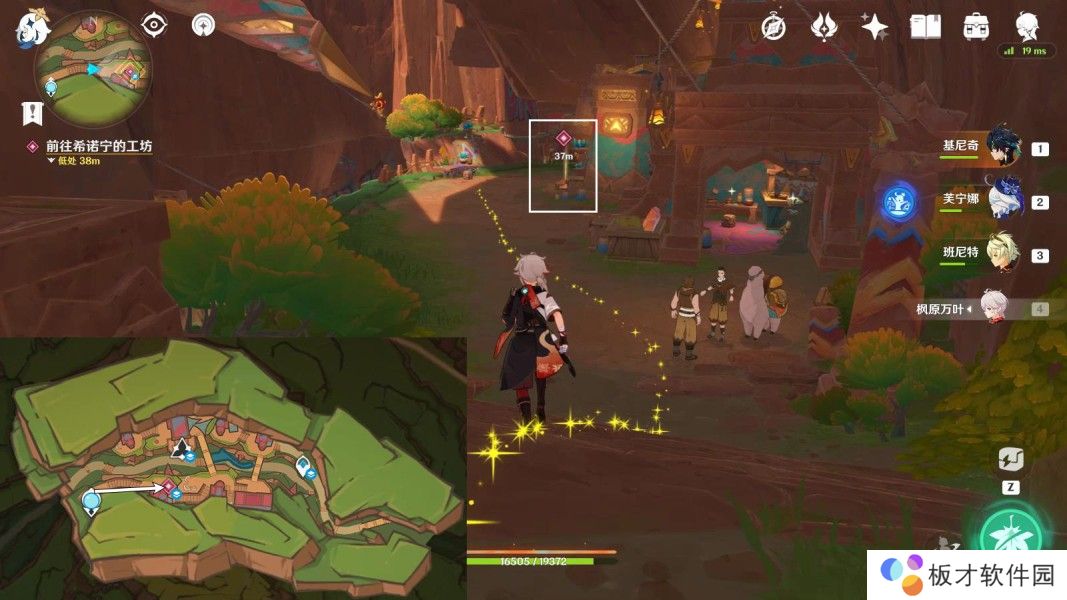
Task: Click the blue glowing round icon by party list
Action: click(899, 201)
